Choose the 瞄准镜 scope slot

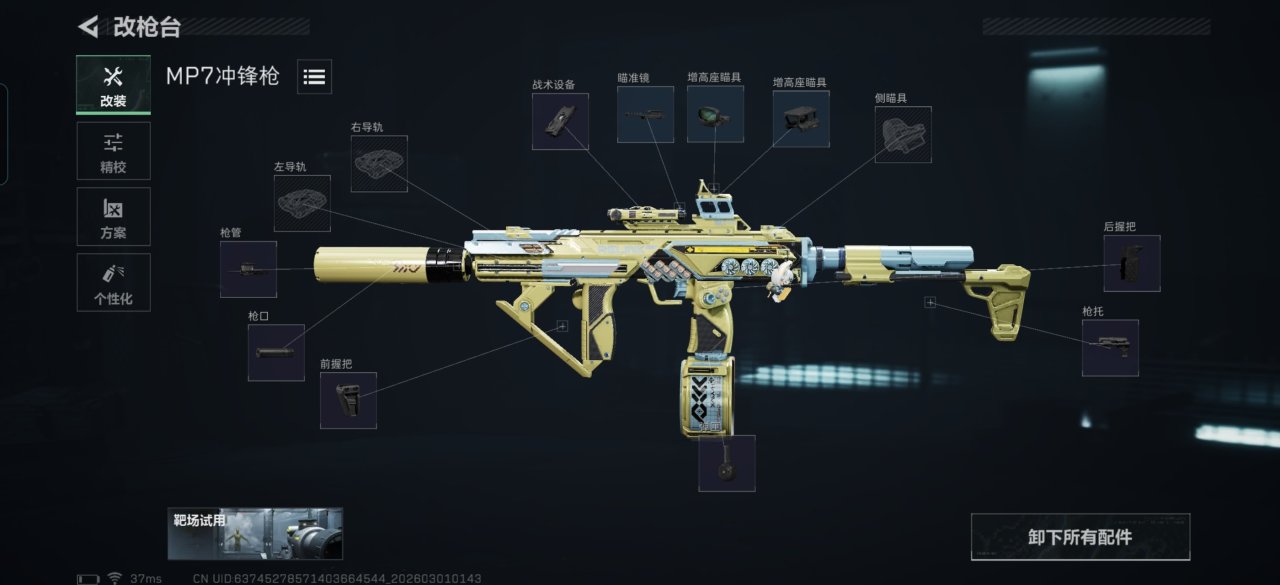click(645, 114)
